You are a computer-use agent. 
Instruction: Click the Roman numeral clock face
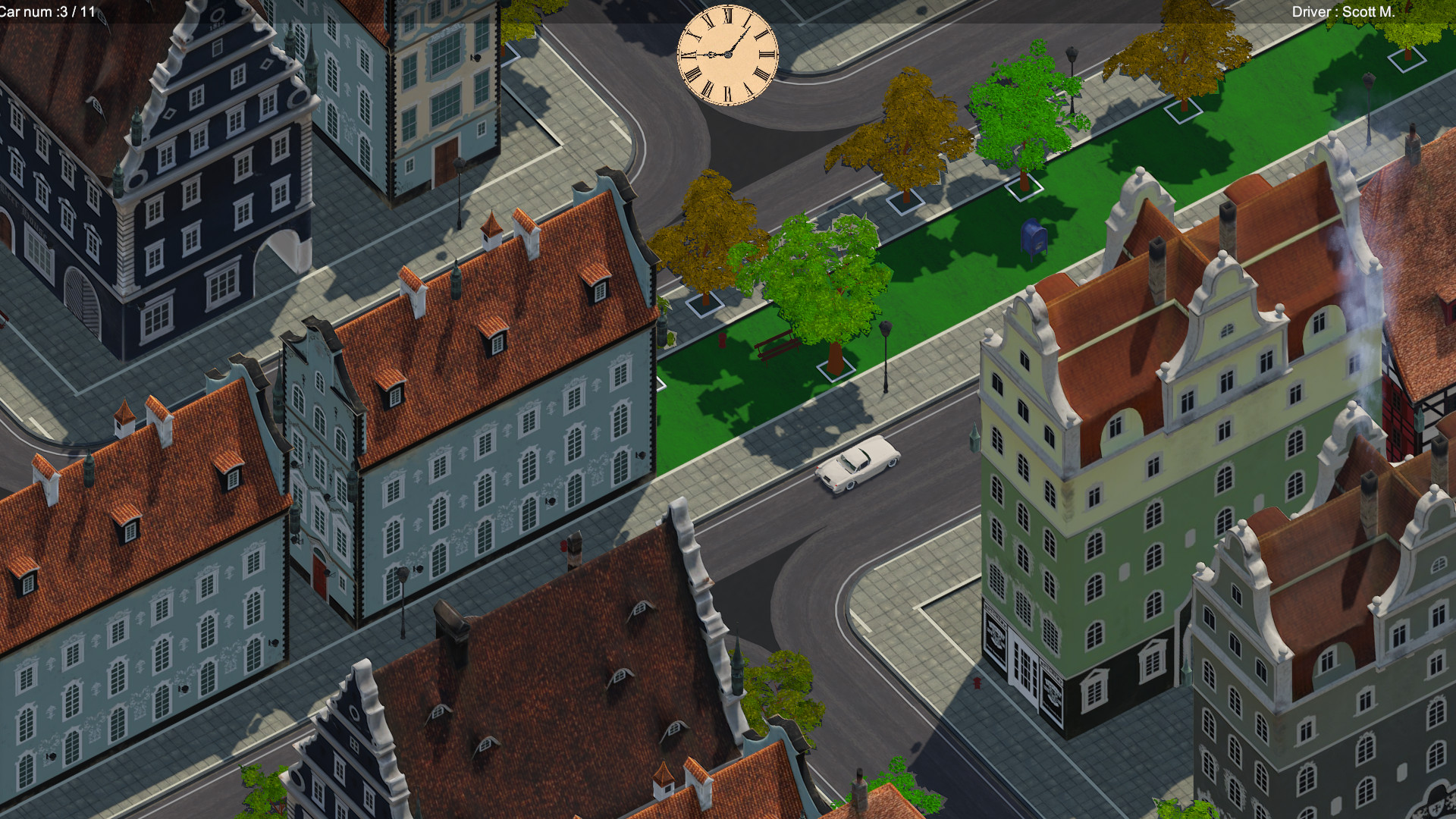(x=726, y=55)
